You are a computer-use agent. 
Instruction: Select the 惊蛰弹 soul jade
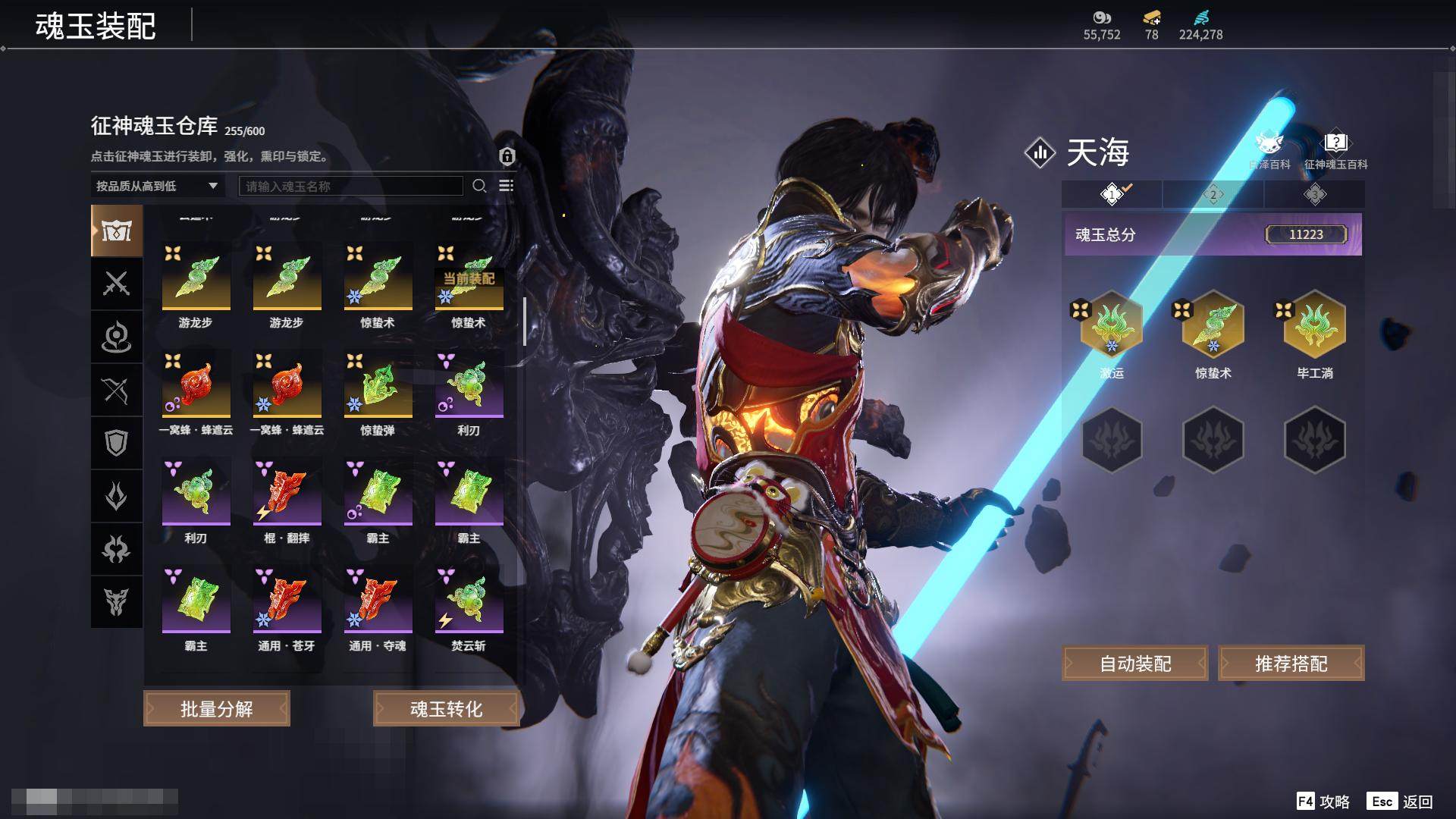378,385
